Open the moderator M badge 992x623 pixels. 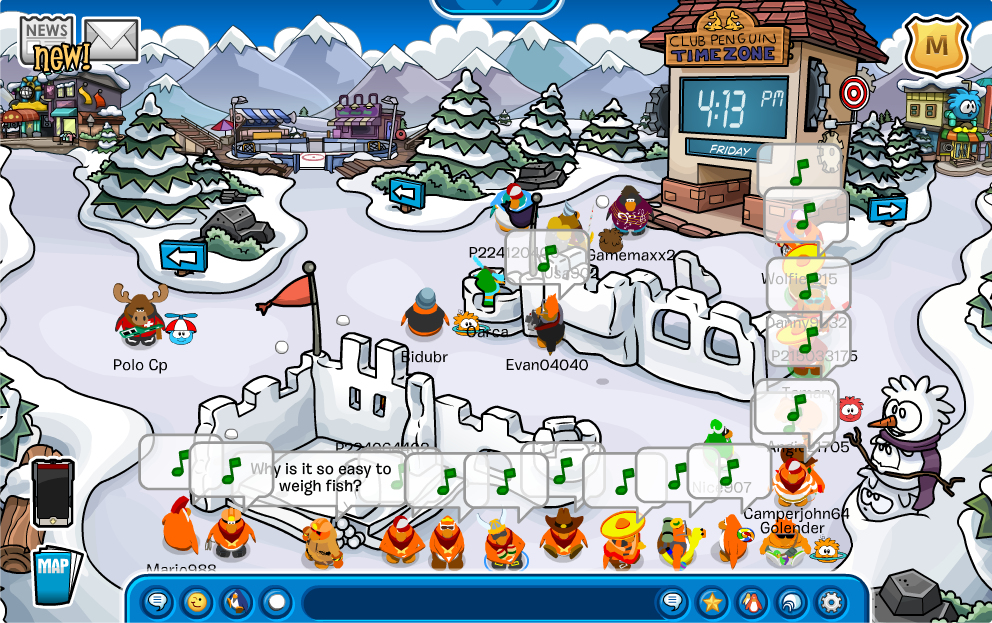point(936,44)
